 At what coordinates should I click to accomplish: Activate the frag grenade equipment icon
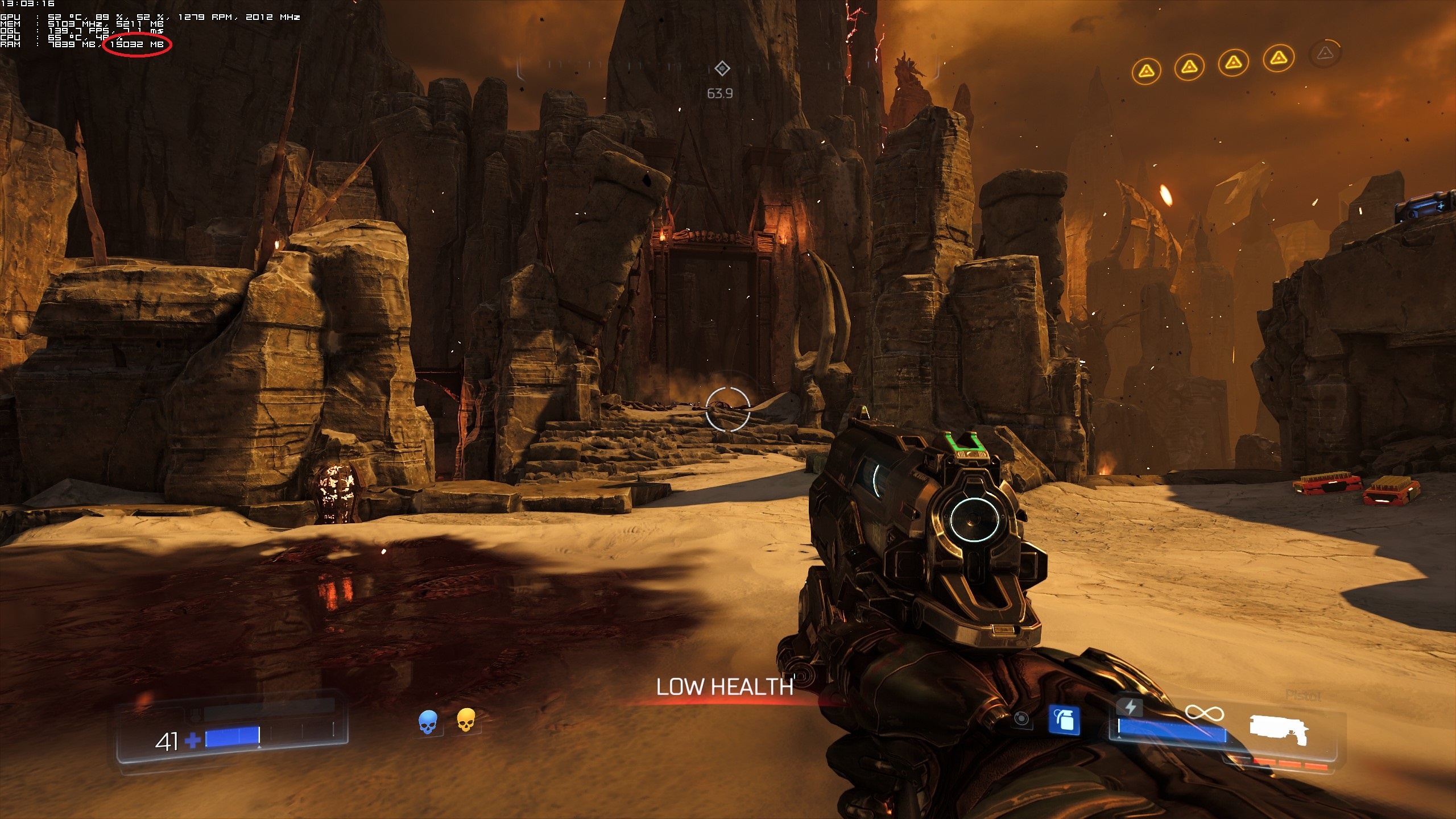(1064, 722)
